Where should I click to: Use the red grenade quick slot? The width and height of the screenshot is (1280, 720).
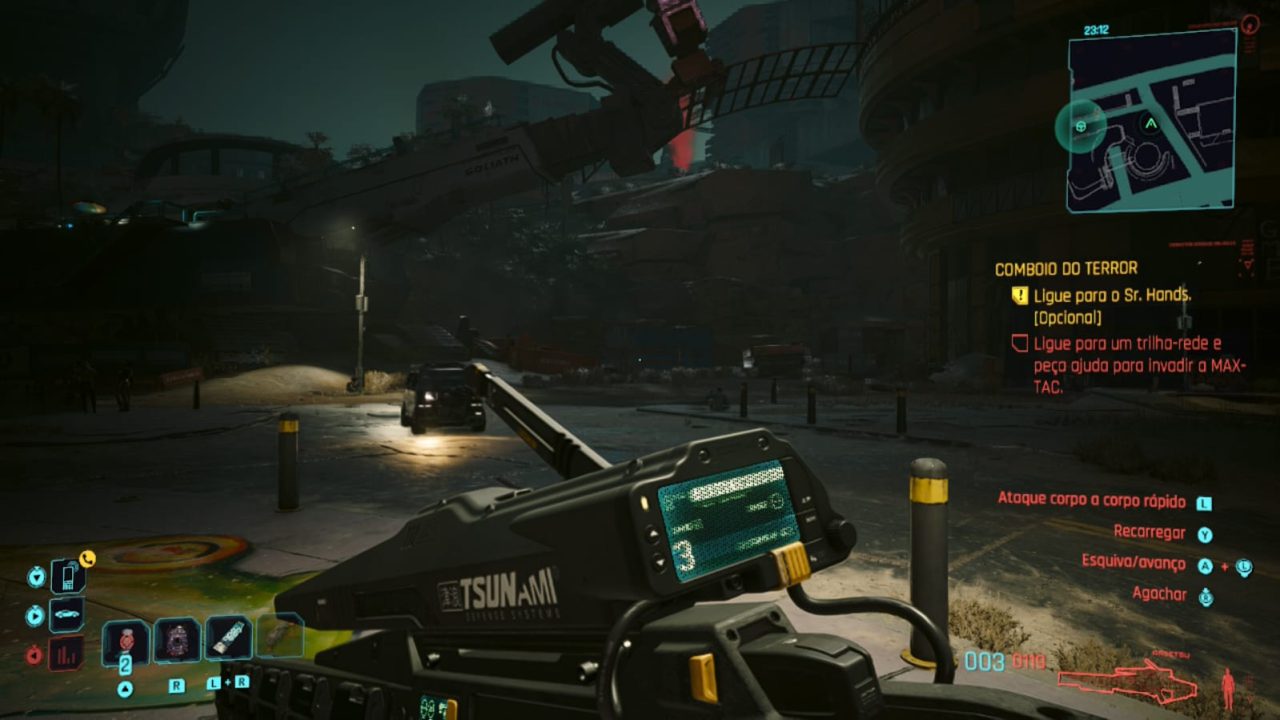[x=126, y=641]
